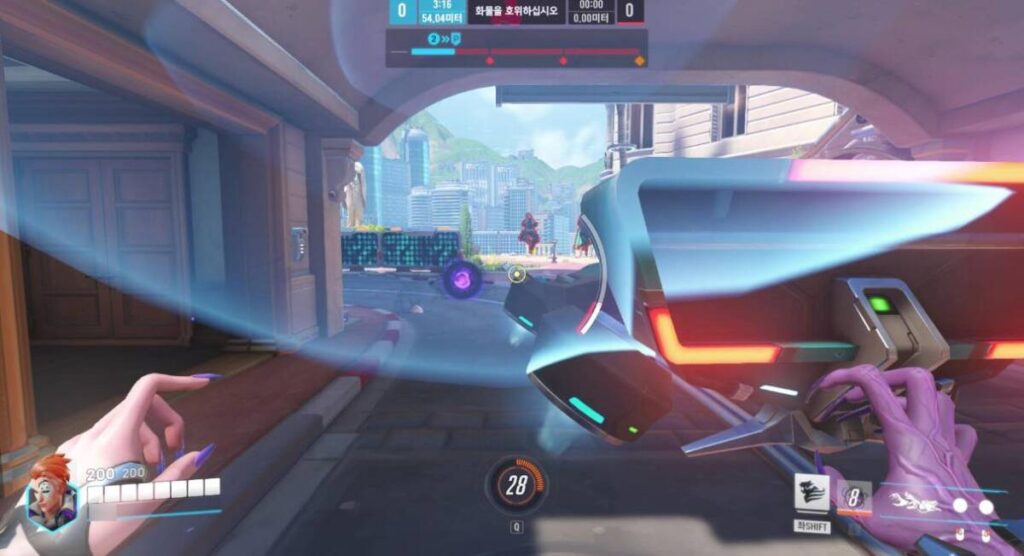The height and width of the screenshot is (556, 1024).
Task: Click the ultimate charge meter showing 28
Action: (x=516, y=486)
